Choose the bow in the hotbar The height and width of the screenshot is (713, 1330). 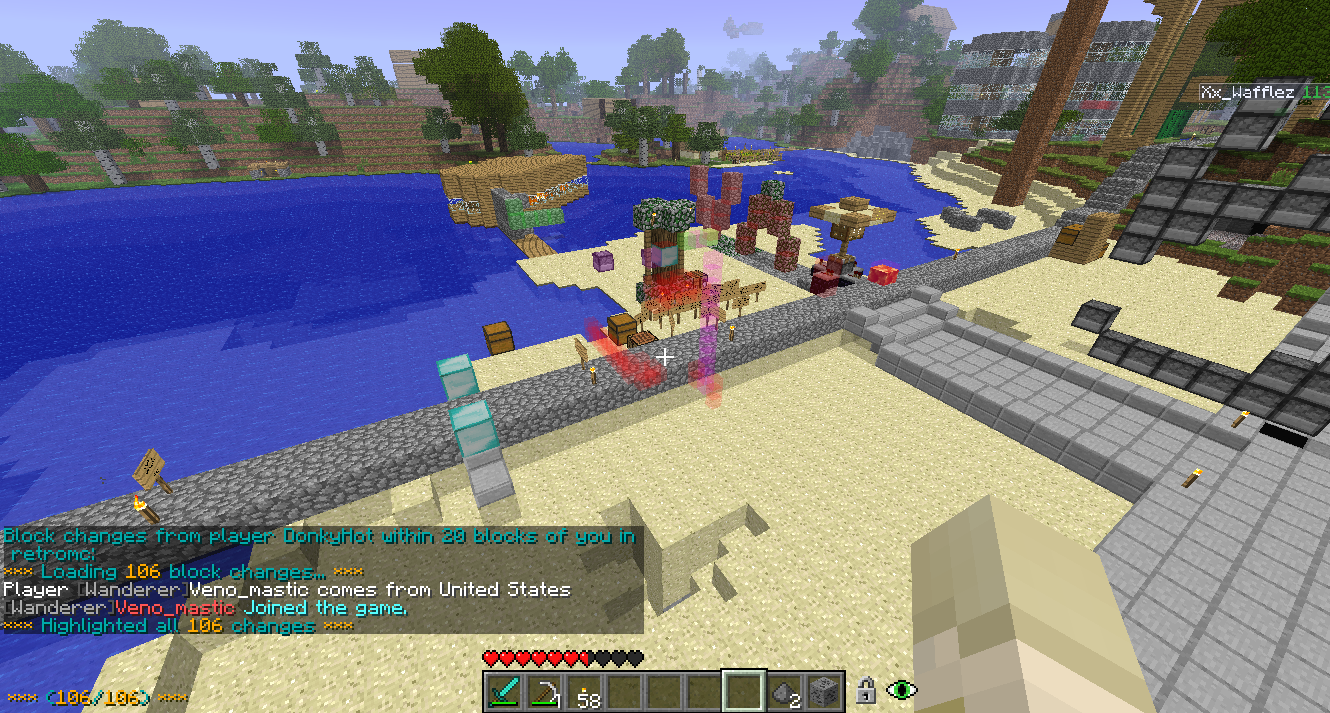[x=545, y=691]
